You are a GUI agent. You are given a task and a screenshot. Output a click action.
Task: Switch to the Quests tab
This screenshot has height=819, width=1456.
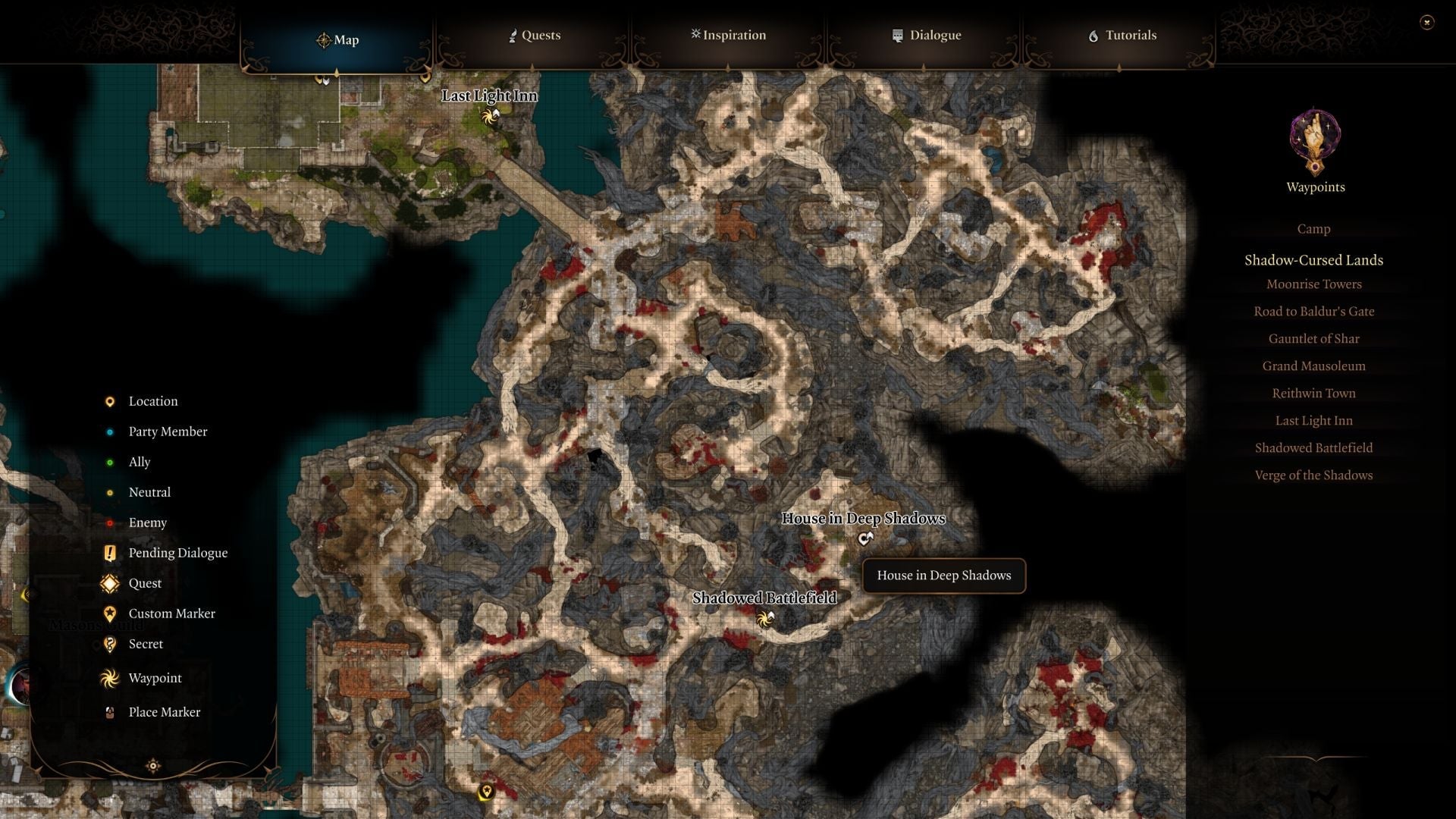click(x=535, y=35)
